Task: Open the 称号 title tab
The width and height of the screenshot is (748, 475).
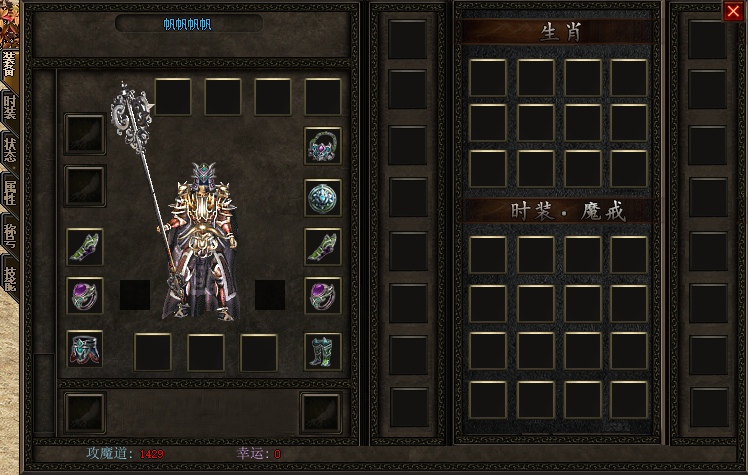Action: click(9, 235)
